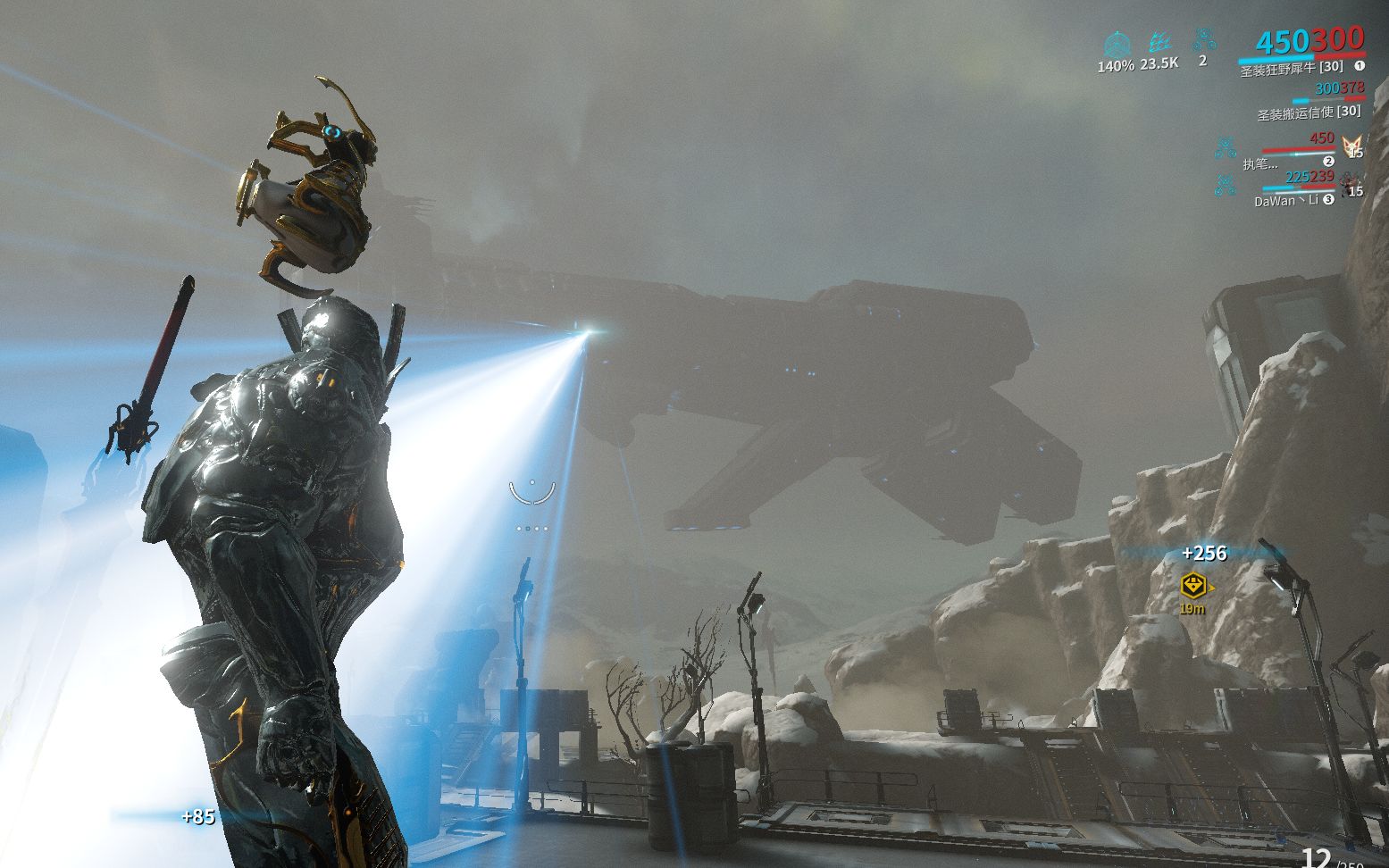
Task: Click the fox avatar of squad member 2
Action: (x=1353, y=145)
